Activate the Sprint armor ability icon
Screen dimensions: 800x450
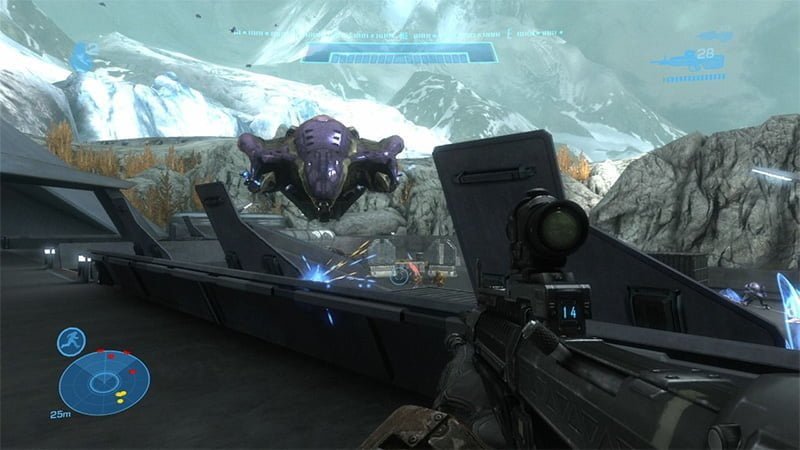(71, 342)
